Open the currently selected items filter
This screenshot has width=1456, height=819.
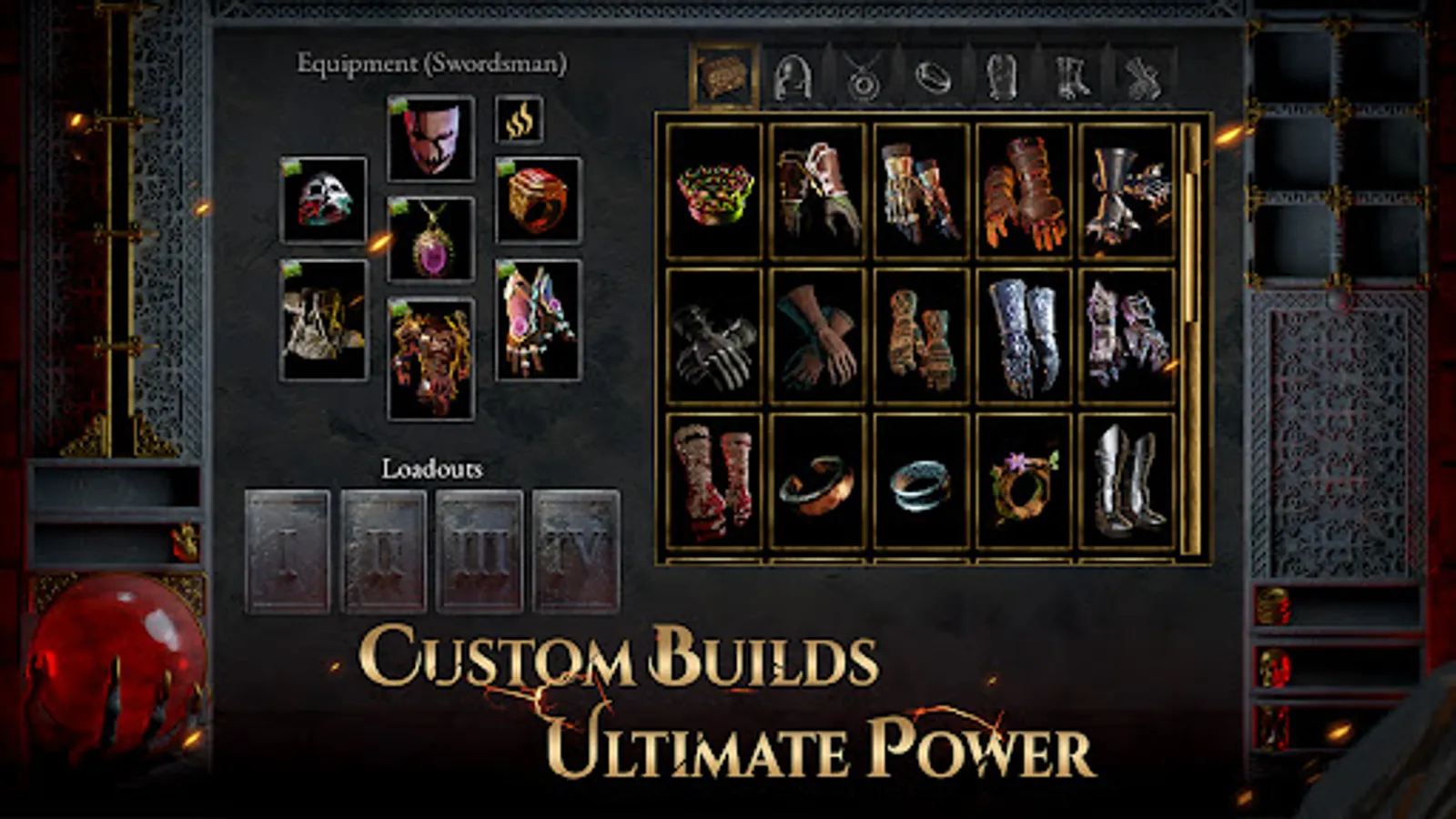pos(723,77)
